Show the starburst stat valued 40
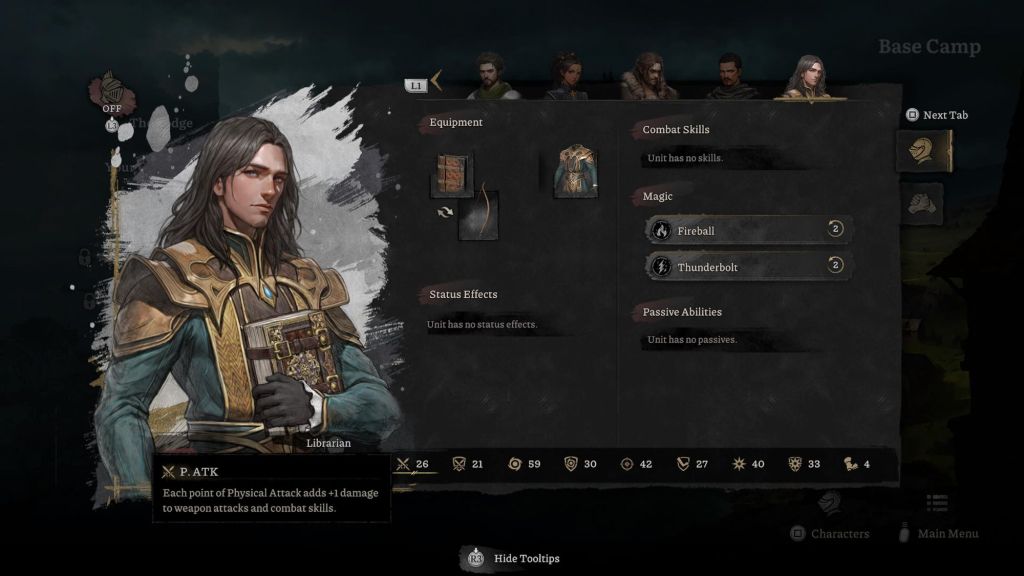The height and width of the screenshot is (576, 1024). (x=749, y=464)
